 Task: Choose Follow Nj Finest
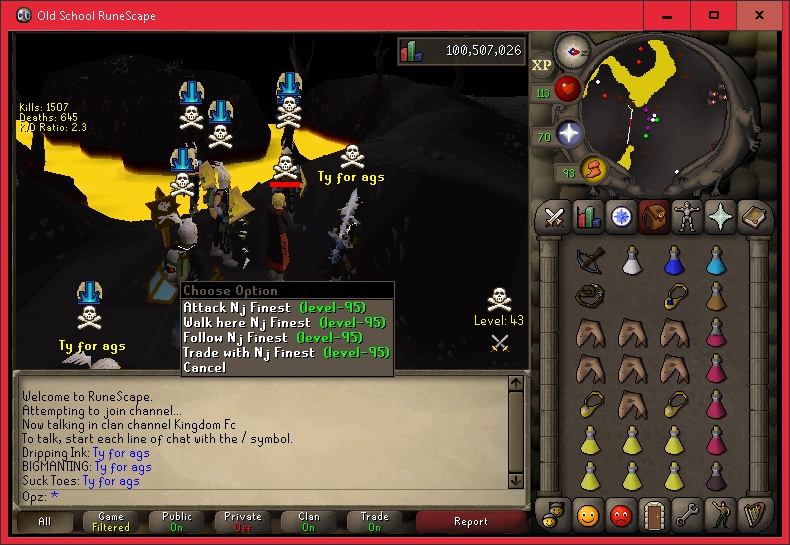pos(273,338)
